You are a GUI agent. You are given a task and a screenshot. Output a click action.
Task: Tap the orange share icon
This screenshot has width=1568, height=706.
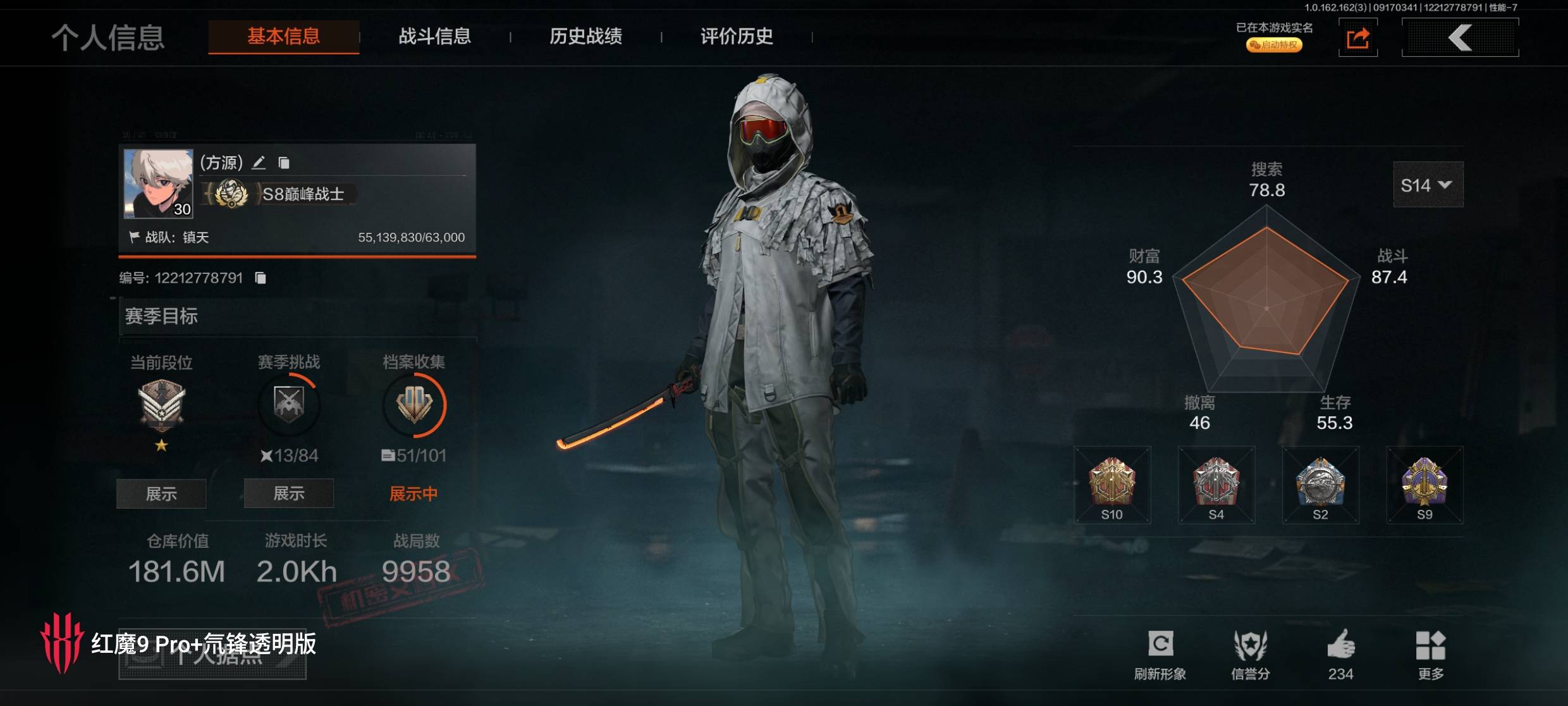[1357, 39]
